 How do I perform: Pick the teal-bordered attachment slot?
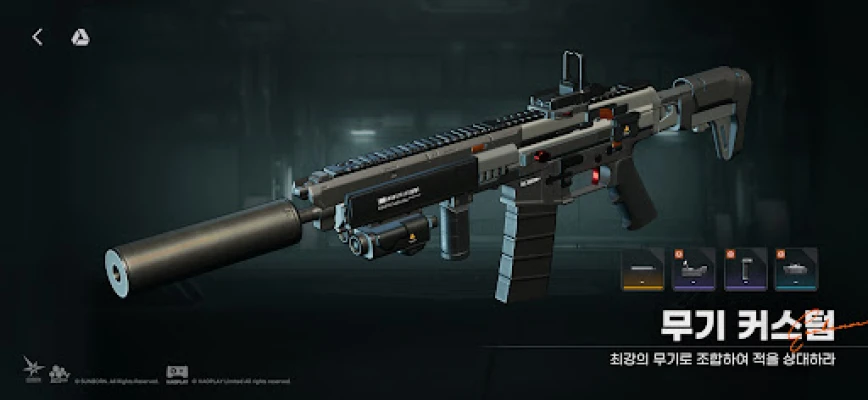[796, 269]
